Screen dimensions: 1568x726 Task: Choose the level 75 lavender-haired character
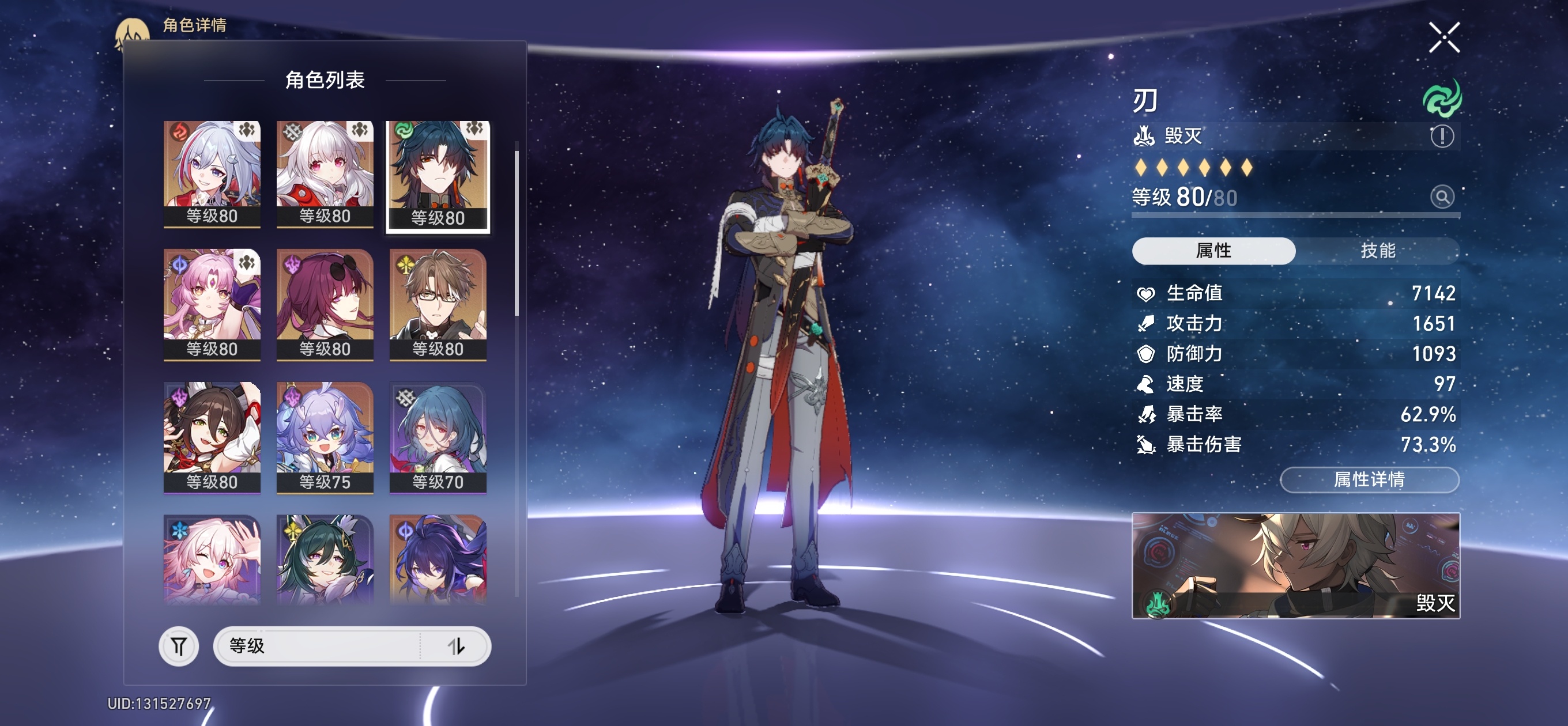click(325, 437)
